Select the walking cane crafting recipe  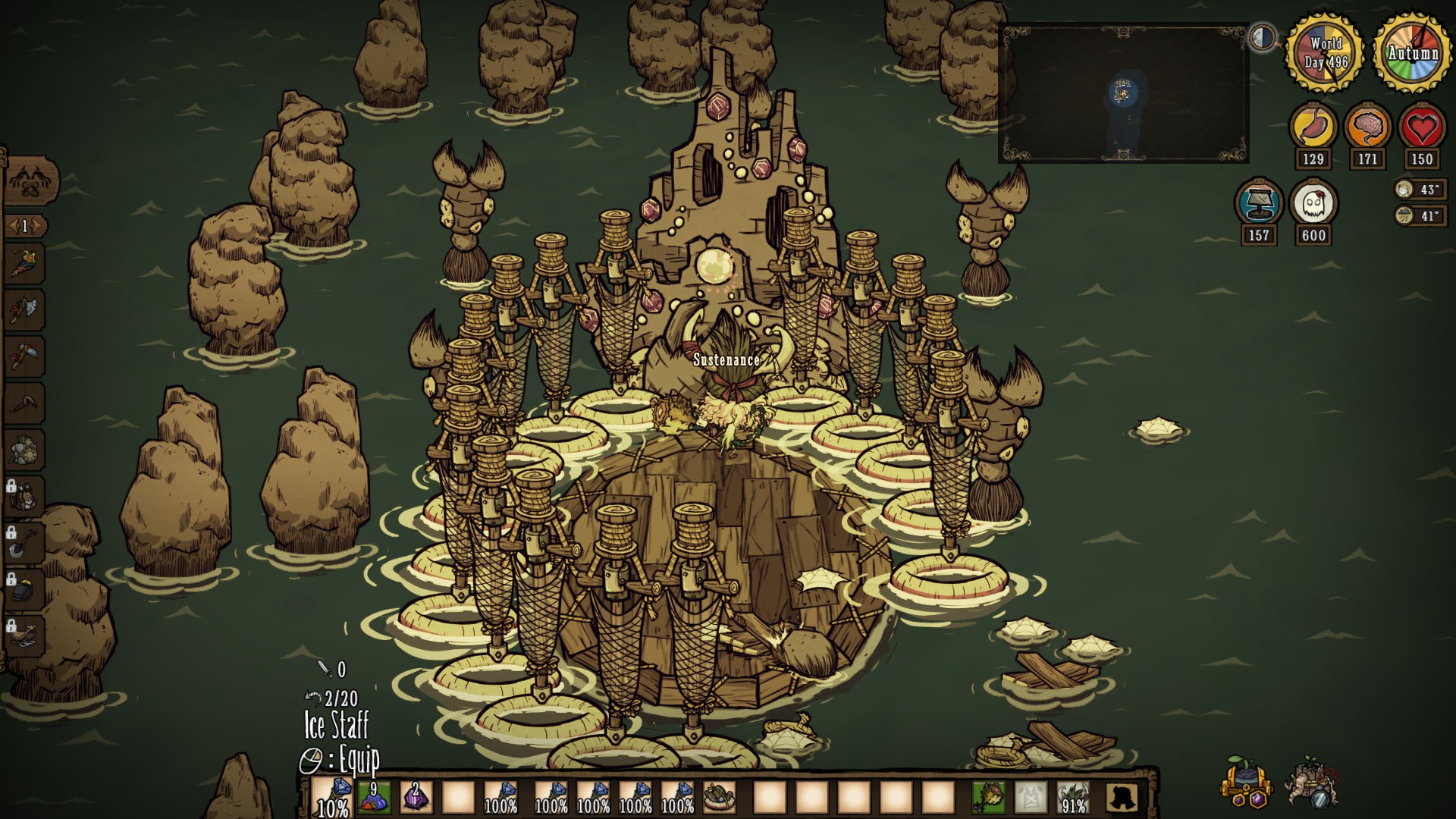coord(24,403)
